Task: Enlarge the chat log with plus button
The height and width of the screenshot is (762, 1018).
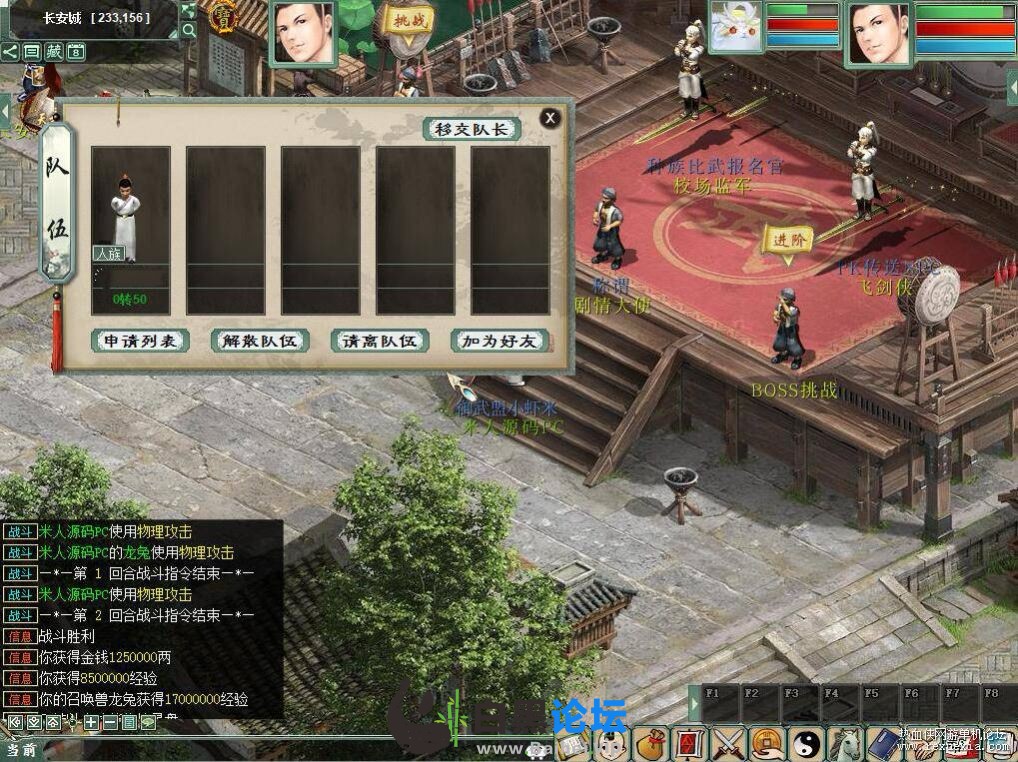Action: pyautogui.click(x=91, y=722)
